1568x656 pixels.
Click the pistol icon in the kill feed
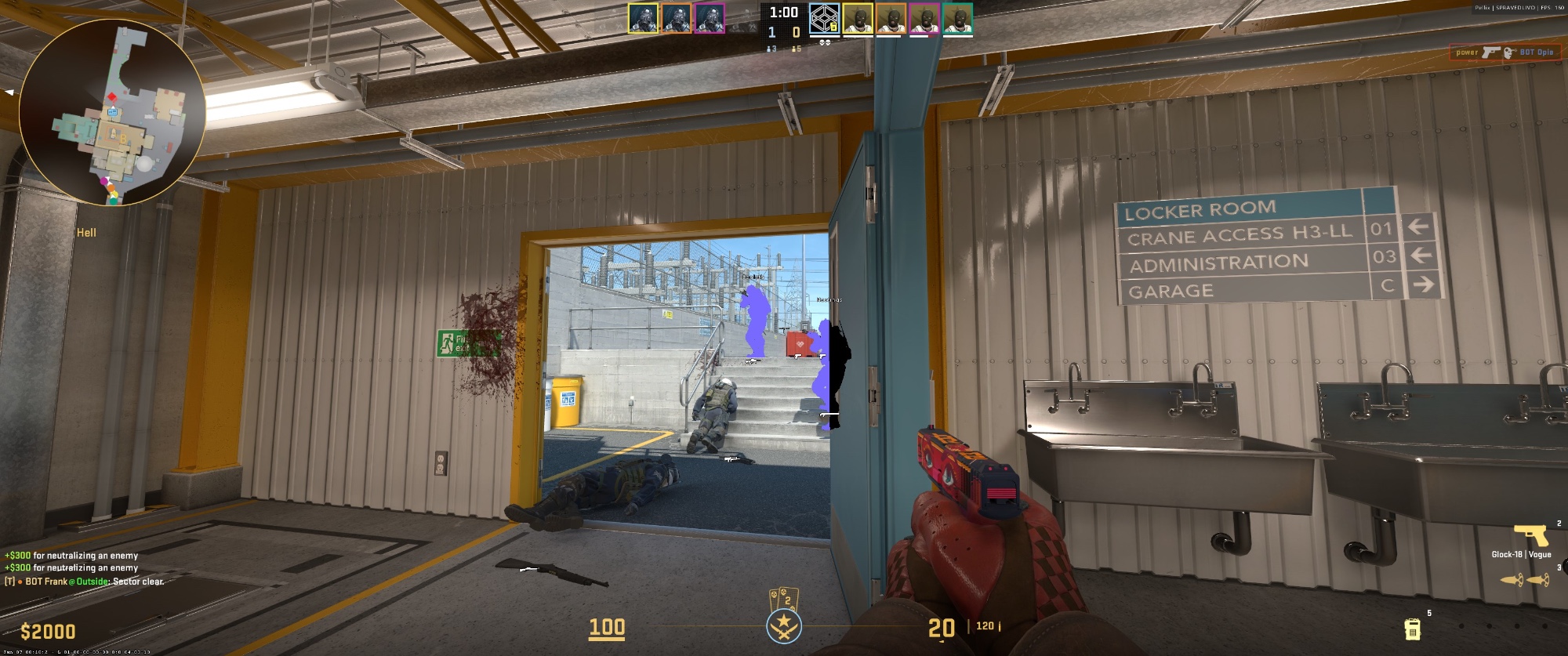pyautogui.click(x=1490, y=52)
